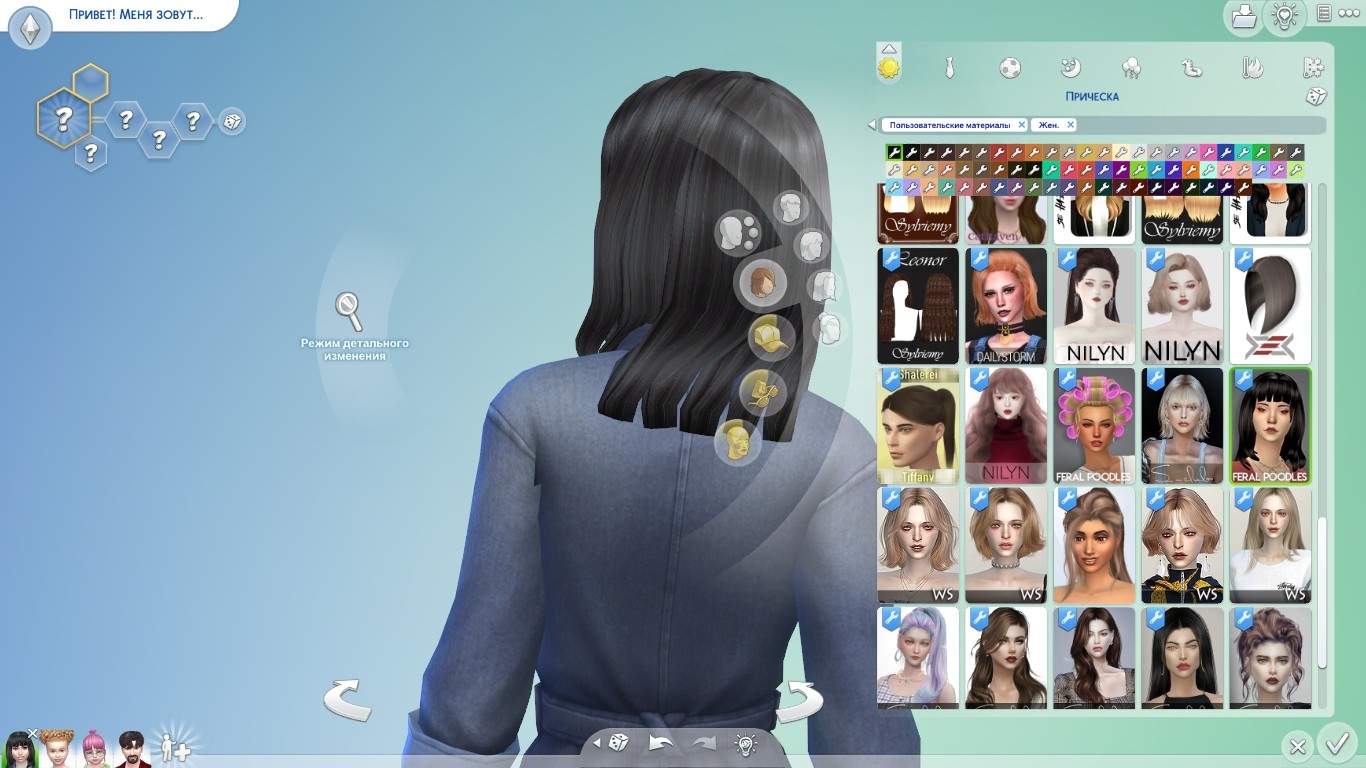
Task: Choose the pink hair curlers hairstyle
Action: tap(1094, 426)
